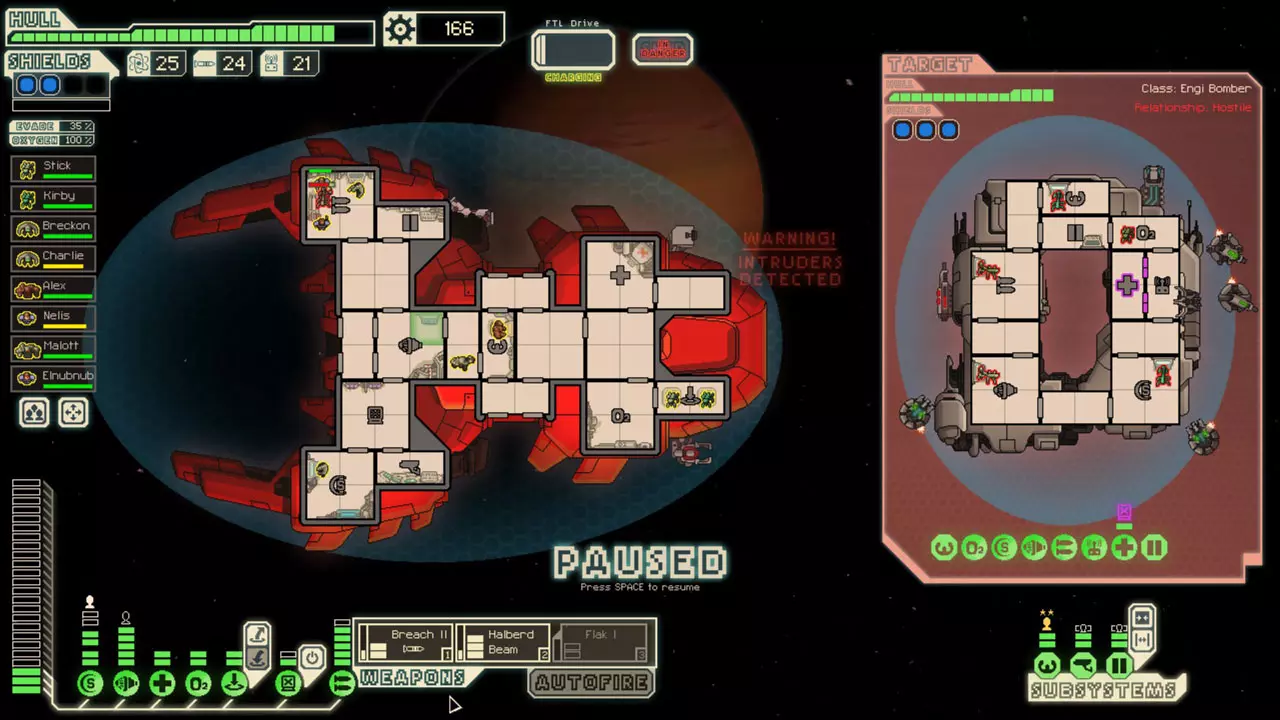Select crew member Stick from the crew list

54,168
